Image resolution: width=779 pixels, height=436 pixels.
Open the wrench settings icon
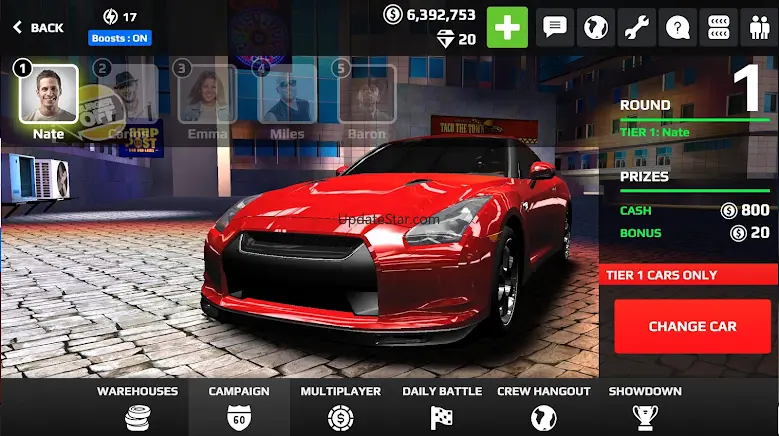[x=637, y=28]
